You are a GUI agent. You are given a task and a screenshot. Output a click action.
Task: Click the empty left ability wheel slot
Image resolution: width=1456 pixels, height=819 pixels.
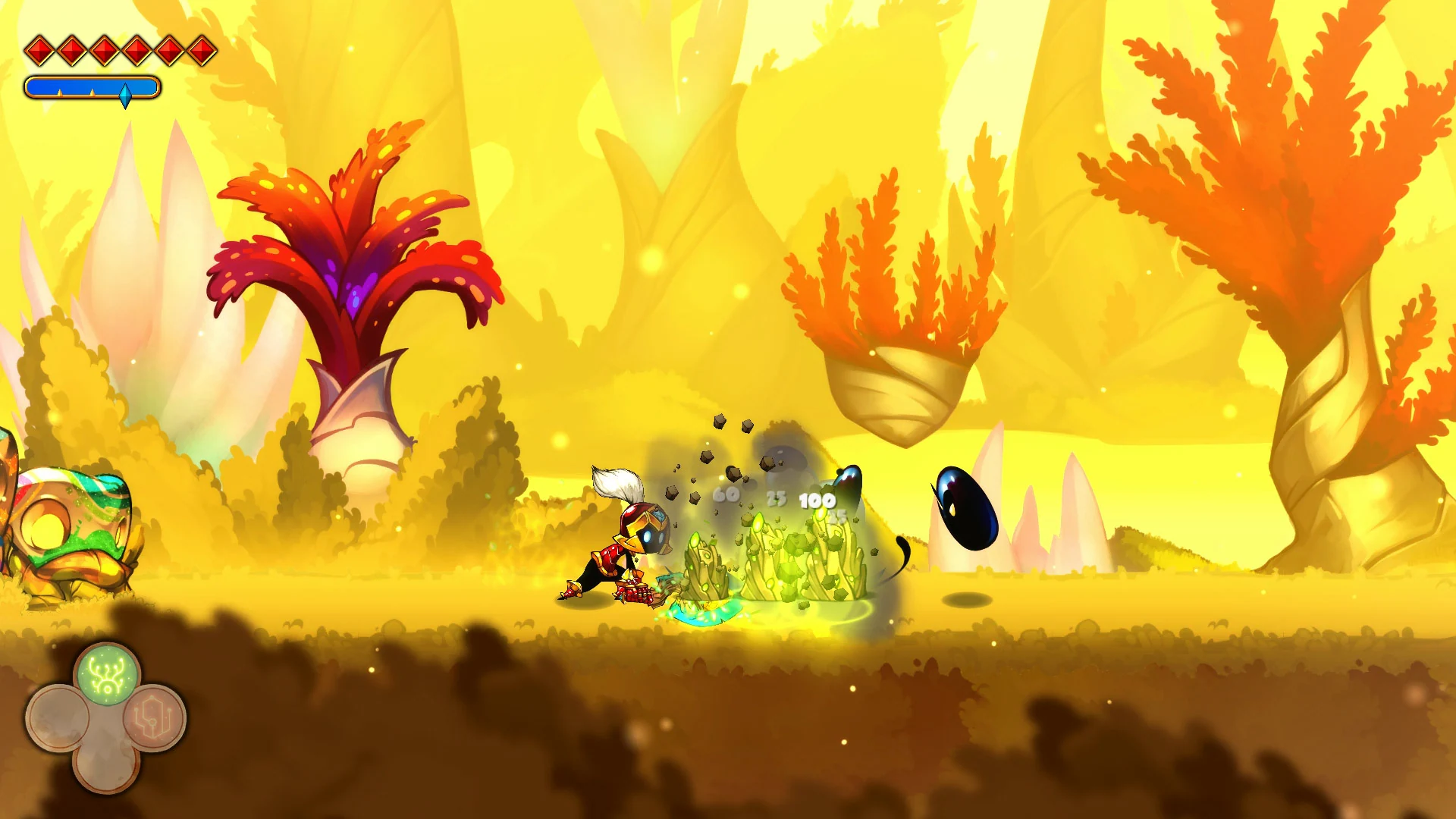tap(58, 717)
